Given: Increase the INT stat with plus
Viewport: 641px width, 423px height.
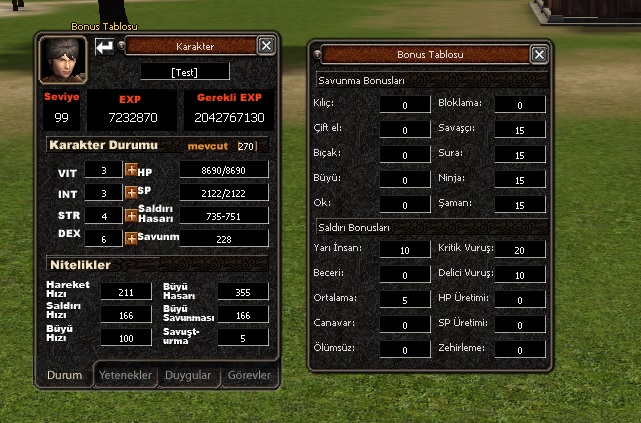Looking at the screenshot, I should pyautogui.click(x=130, y=192).
